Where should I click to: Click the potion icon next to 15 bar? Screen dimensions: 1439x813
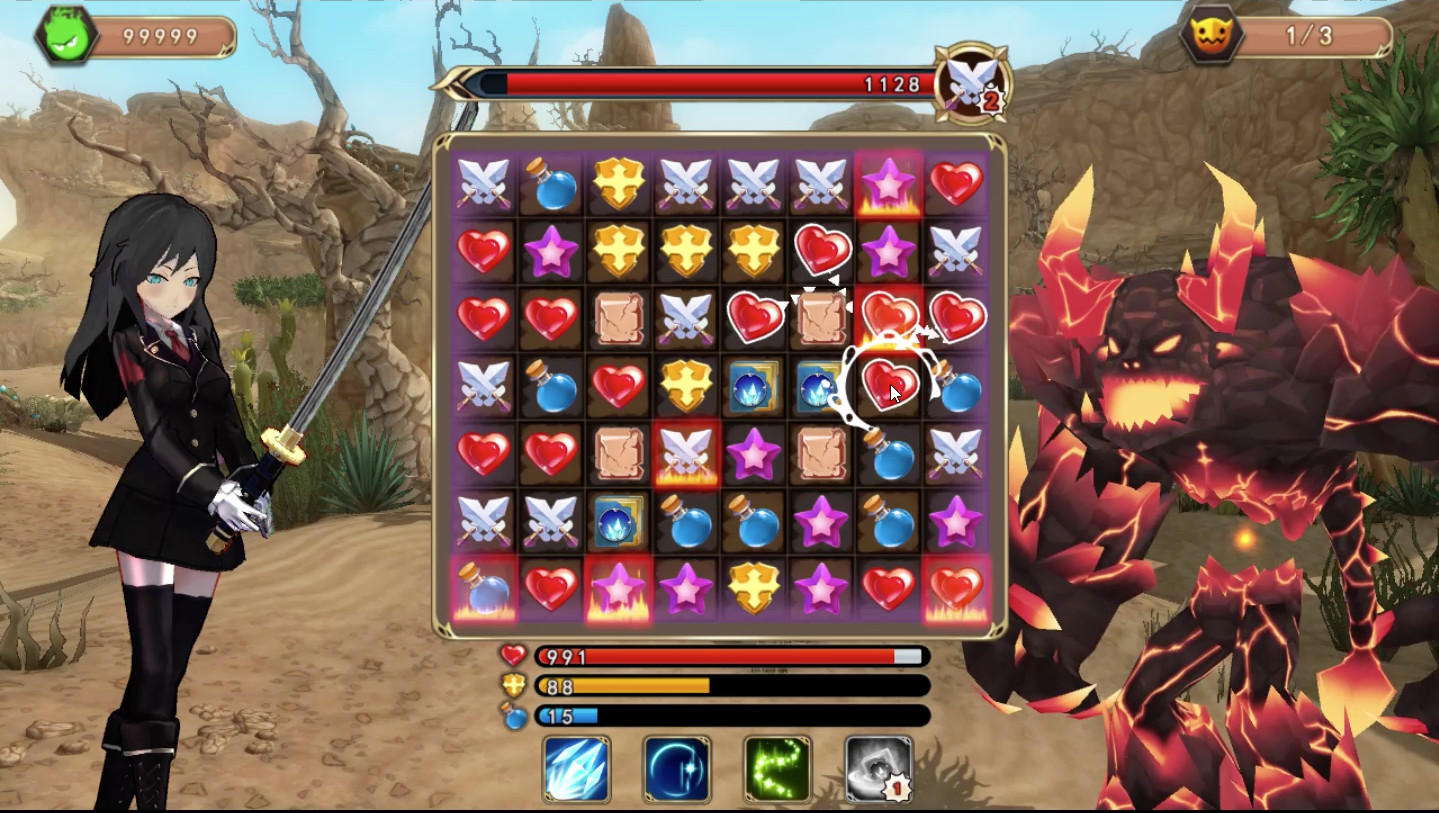tap(511, 718)
